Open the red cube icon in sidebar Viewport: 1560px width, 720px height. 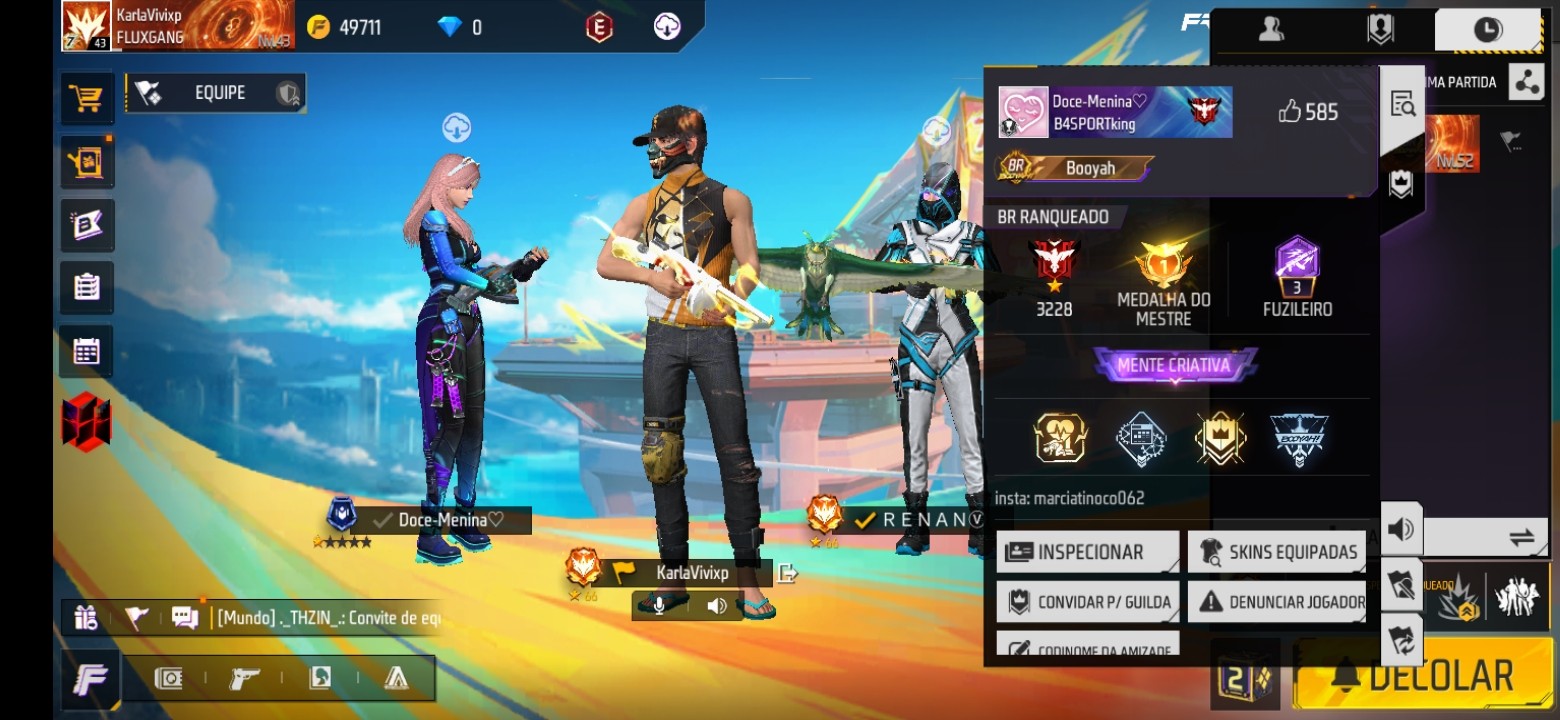click(x=86, y=421)
